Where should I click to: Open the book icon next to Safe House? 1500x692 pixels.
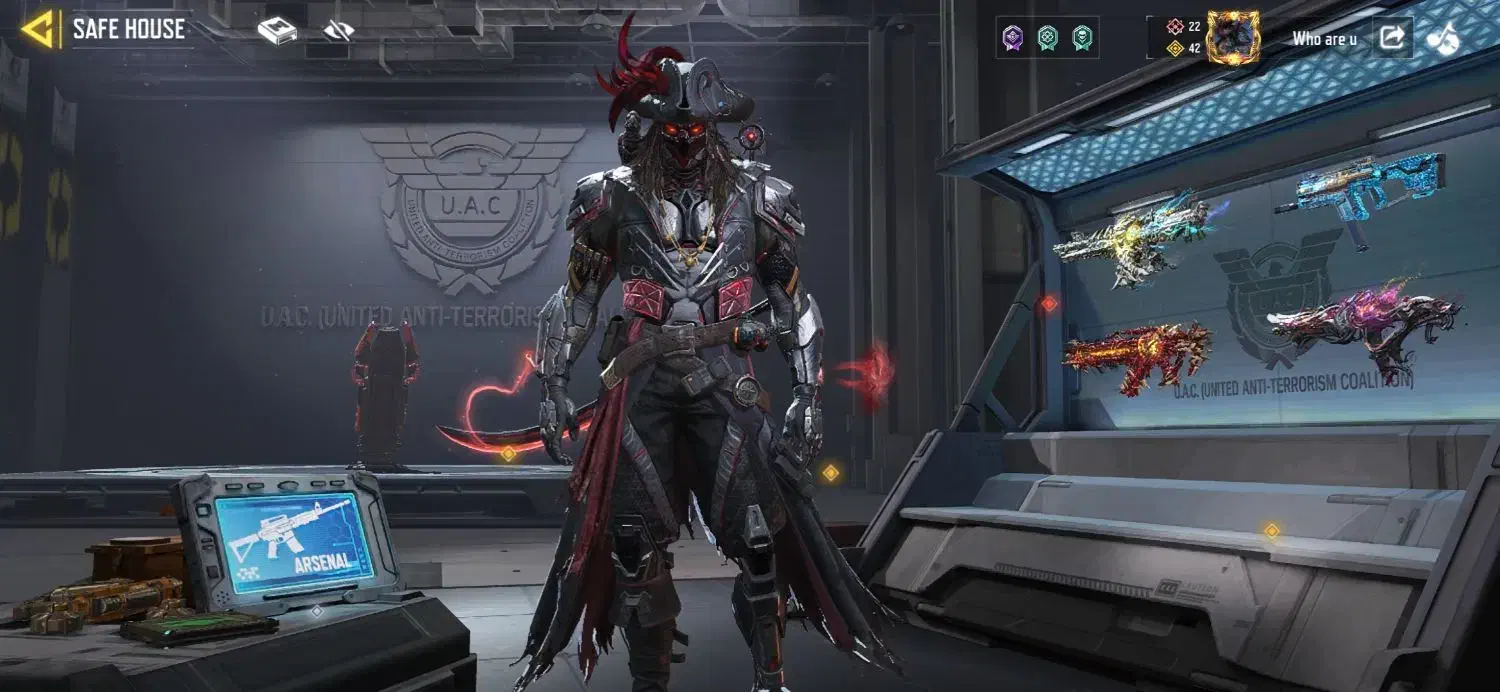coord(277,31)
